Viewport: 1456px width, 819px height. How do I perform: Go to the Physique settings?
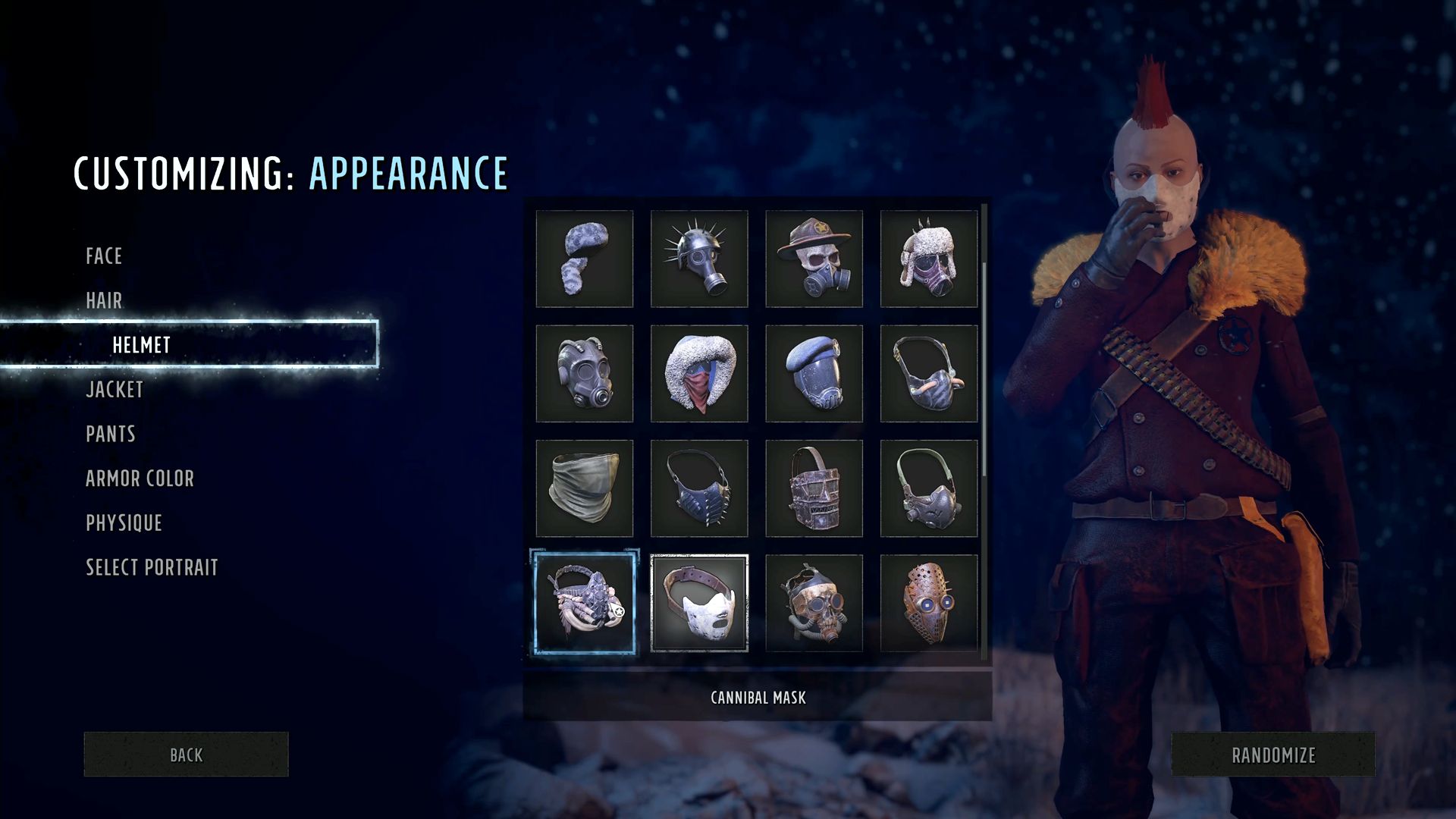[124, 523]
